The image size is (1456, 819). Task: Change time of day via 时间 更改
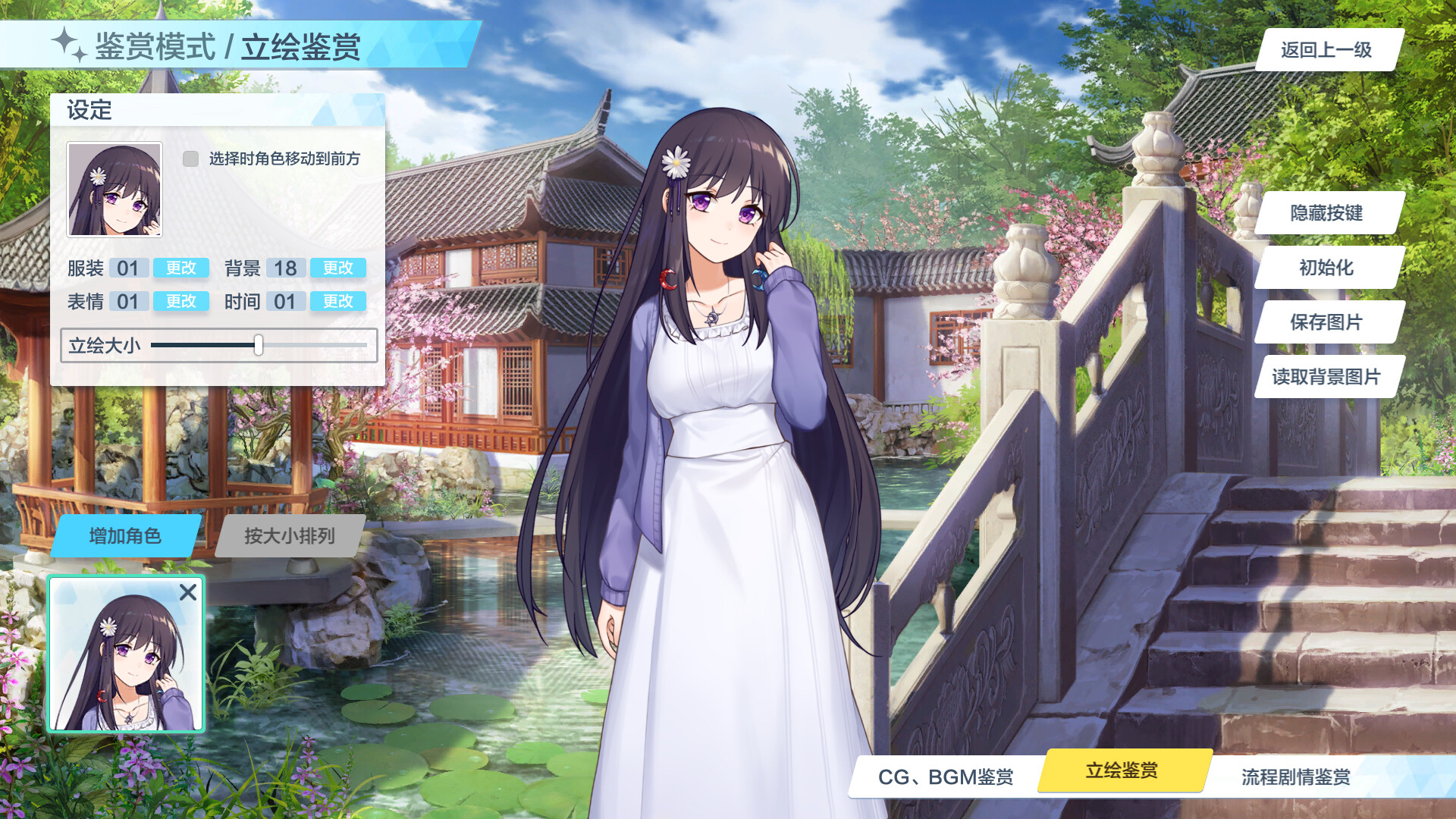point(337,301)
